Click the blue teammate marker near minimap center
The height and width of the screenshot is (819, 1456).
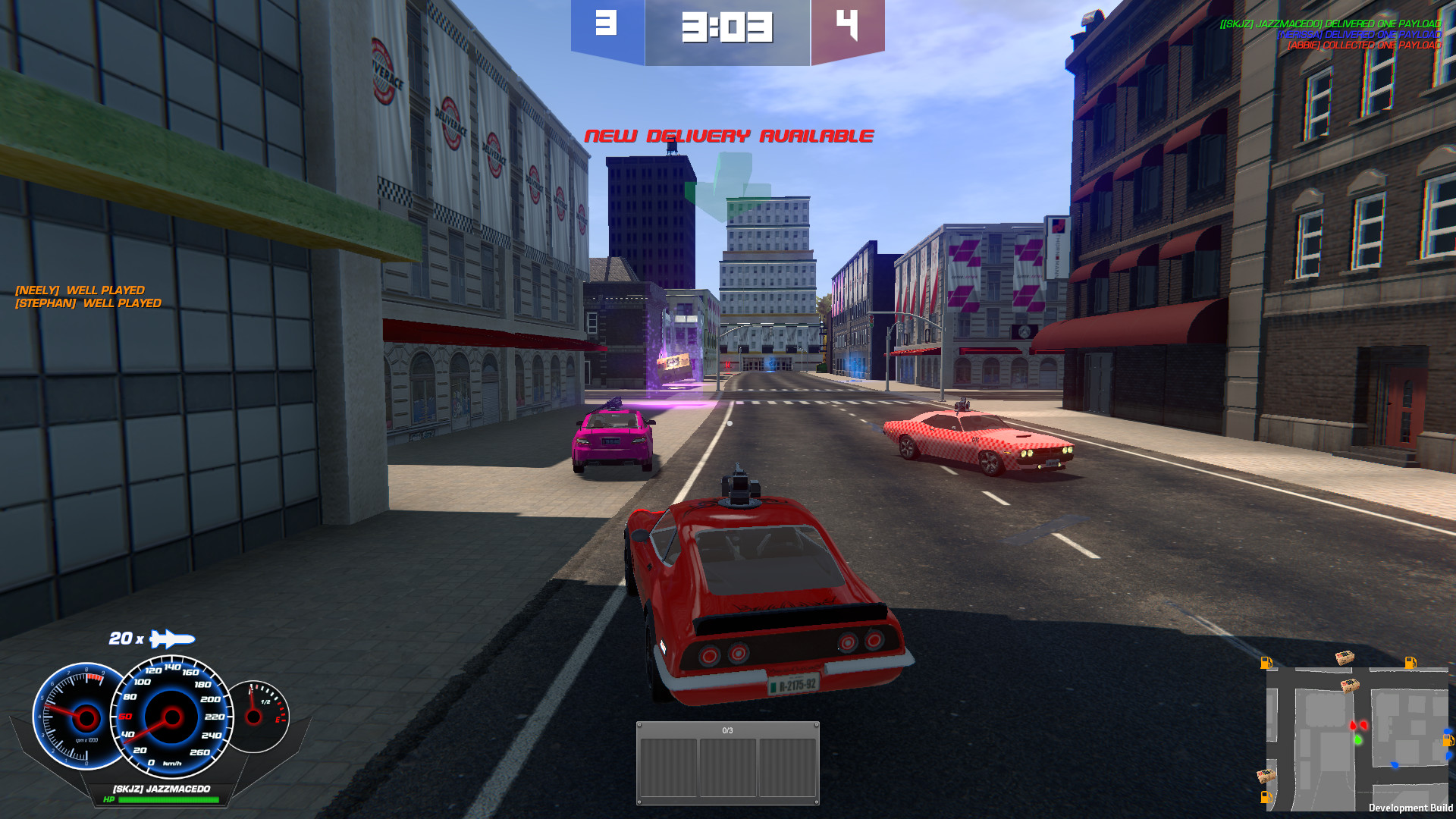point(1395,764)
